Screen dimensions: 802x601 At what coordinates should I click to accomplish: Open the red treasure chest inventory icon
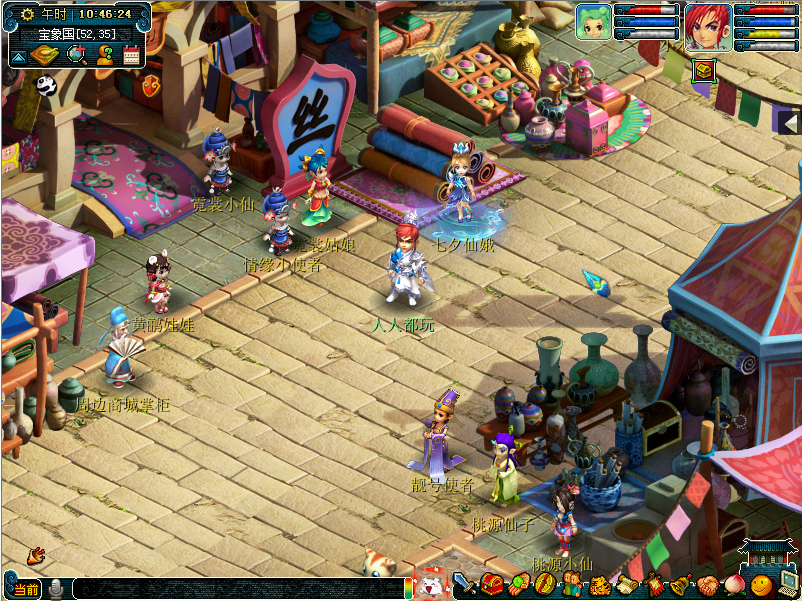pos(491,584)
